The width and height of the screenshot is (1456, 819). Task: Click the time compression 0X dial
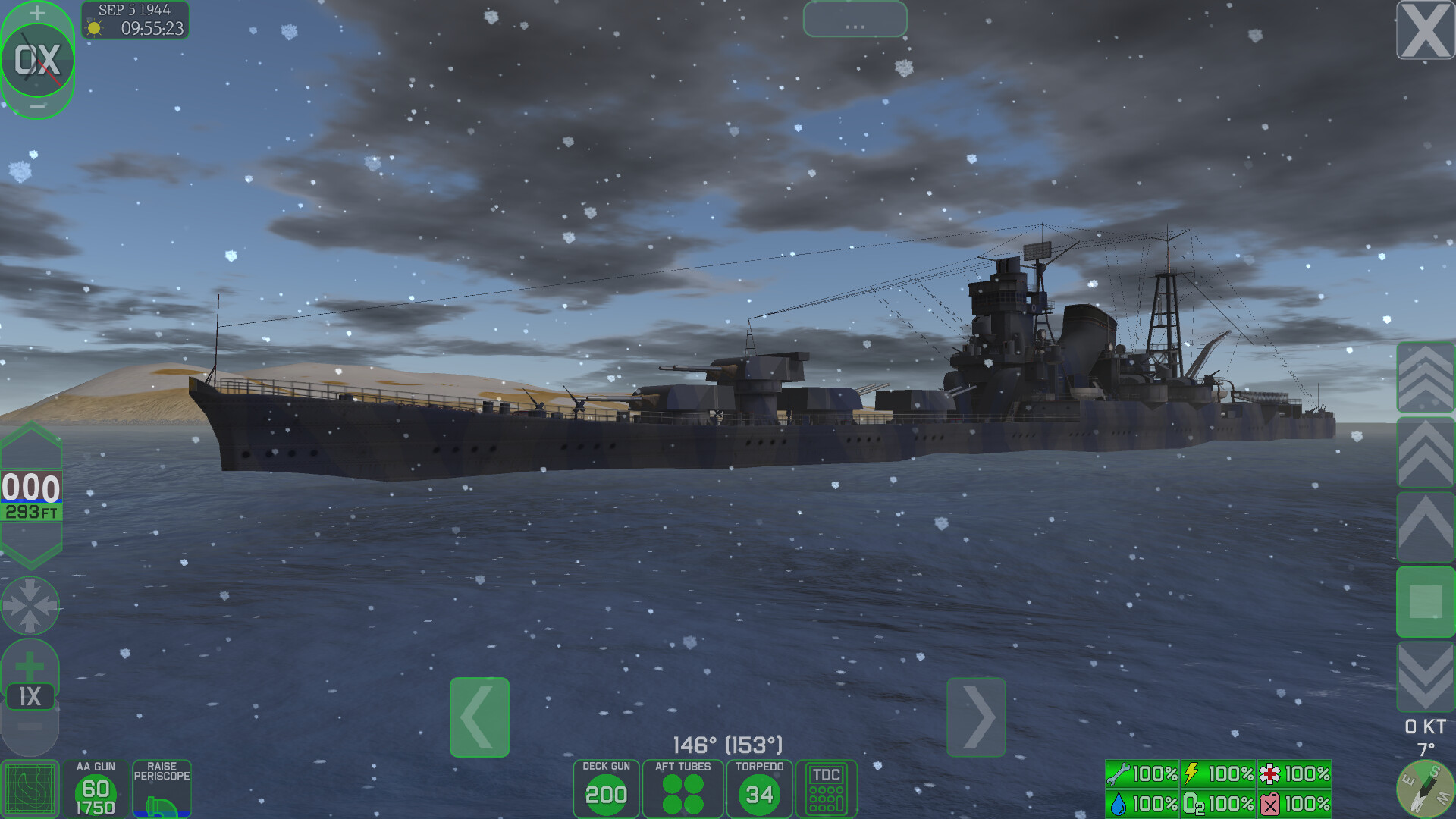tap(36, 59)
